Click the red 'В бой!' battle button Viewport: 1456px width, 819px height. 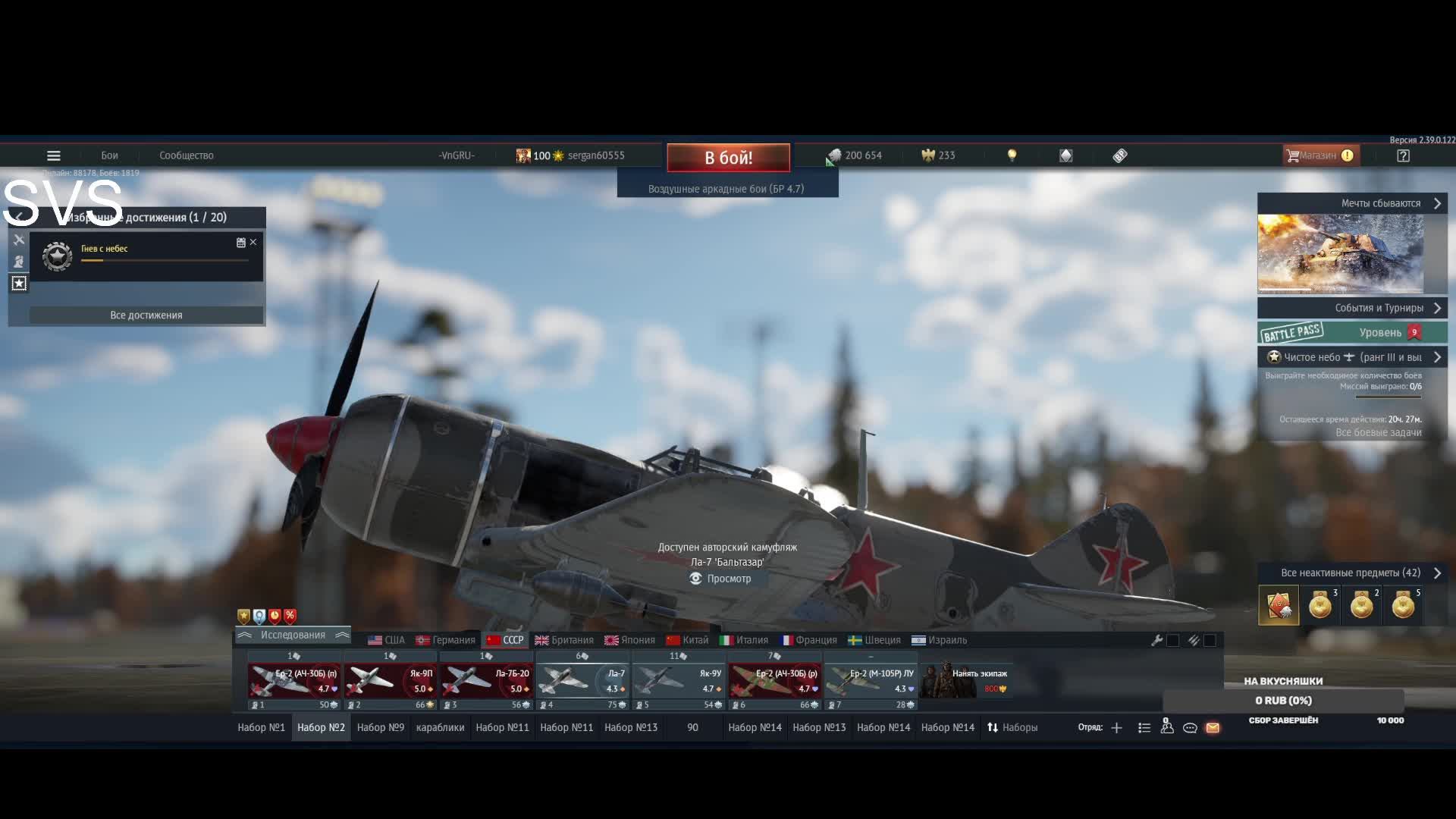point(728,158)
